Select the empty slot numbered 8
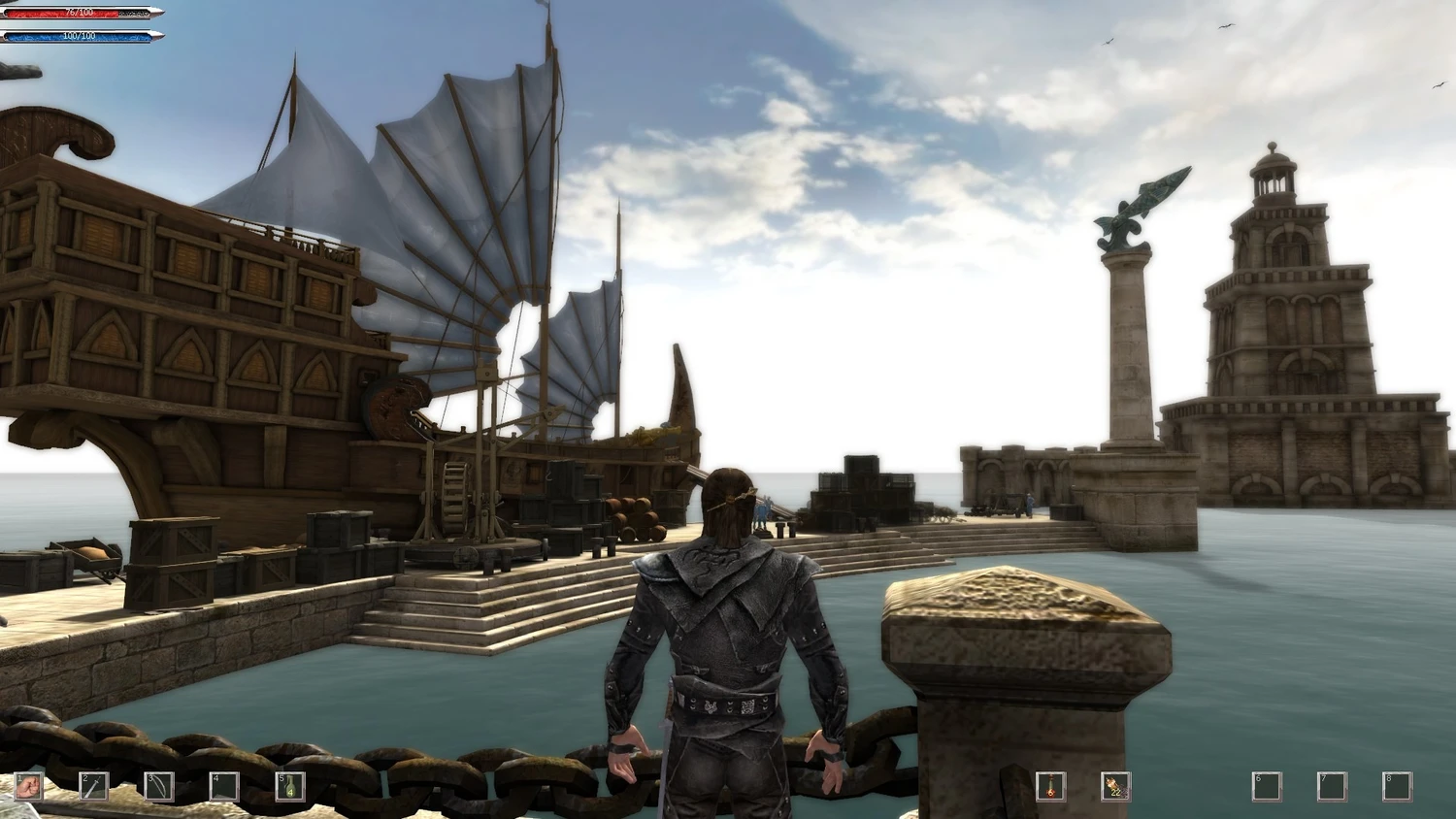This screenshot has width=1456, height=819. pyautogui.click(x=1397, y=785)
